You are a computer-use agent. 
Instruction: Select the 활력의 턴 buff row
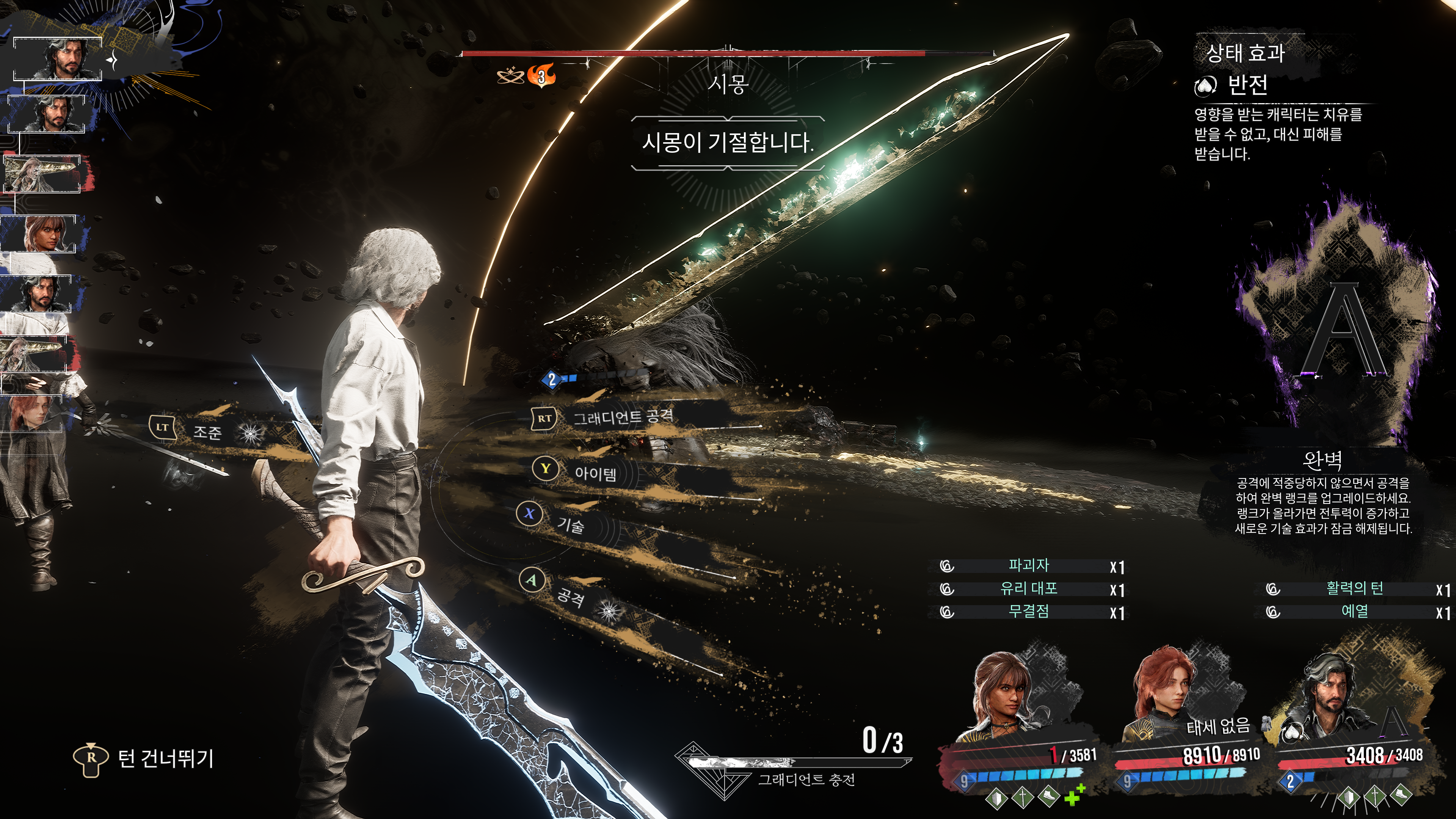coord(1354,589)
